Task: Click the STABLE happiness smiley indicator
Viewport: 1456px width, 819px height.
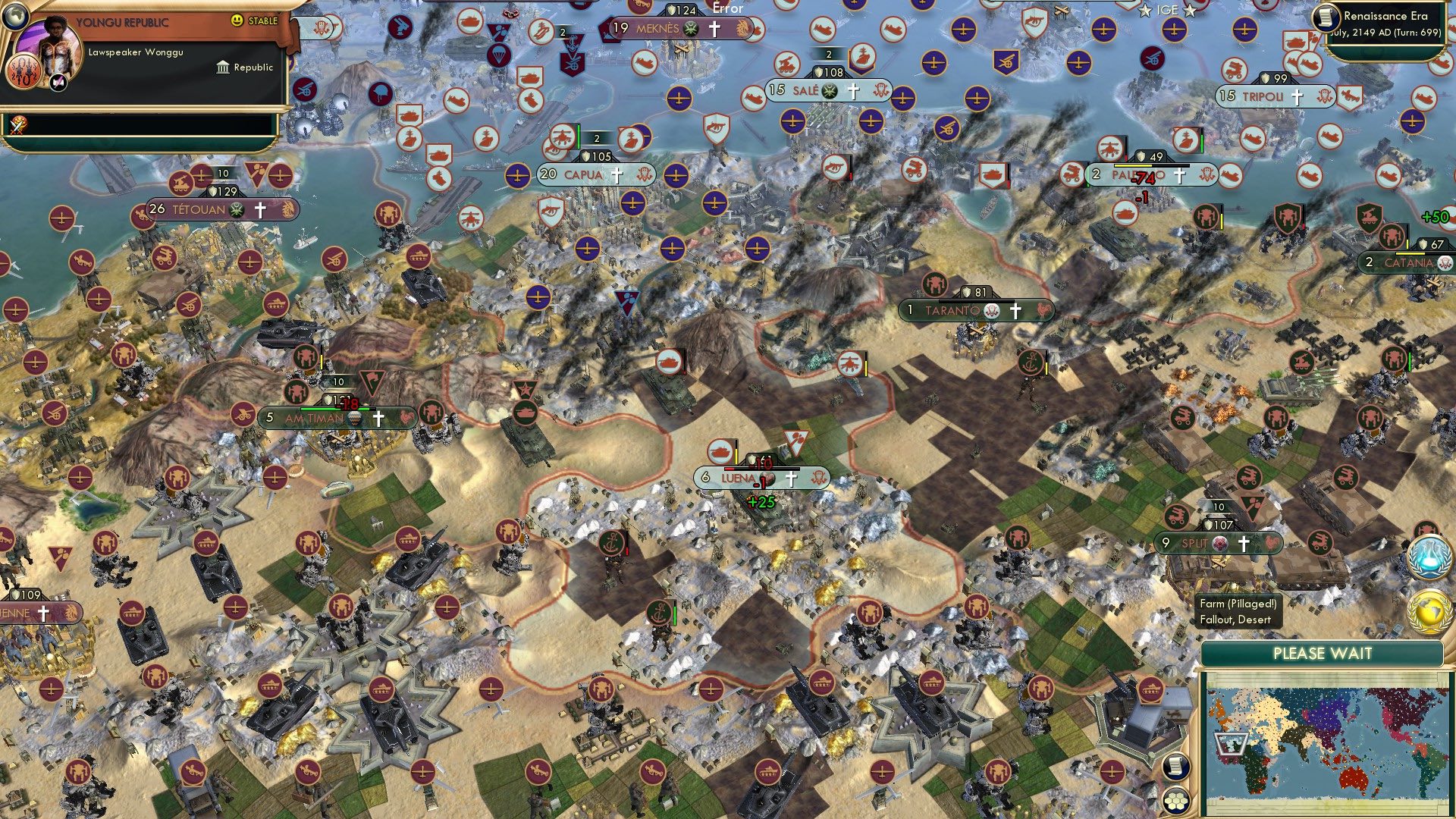Action: pyautogui.click(x=237, y=20)
